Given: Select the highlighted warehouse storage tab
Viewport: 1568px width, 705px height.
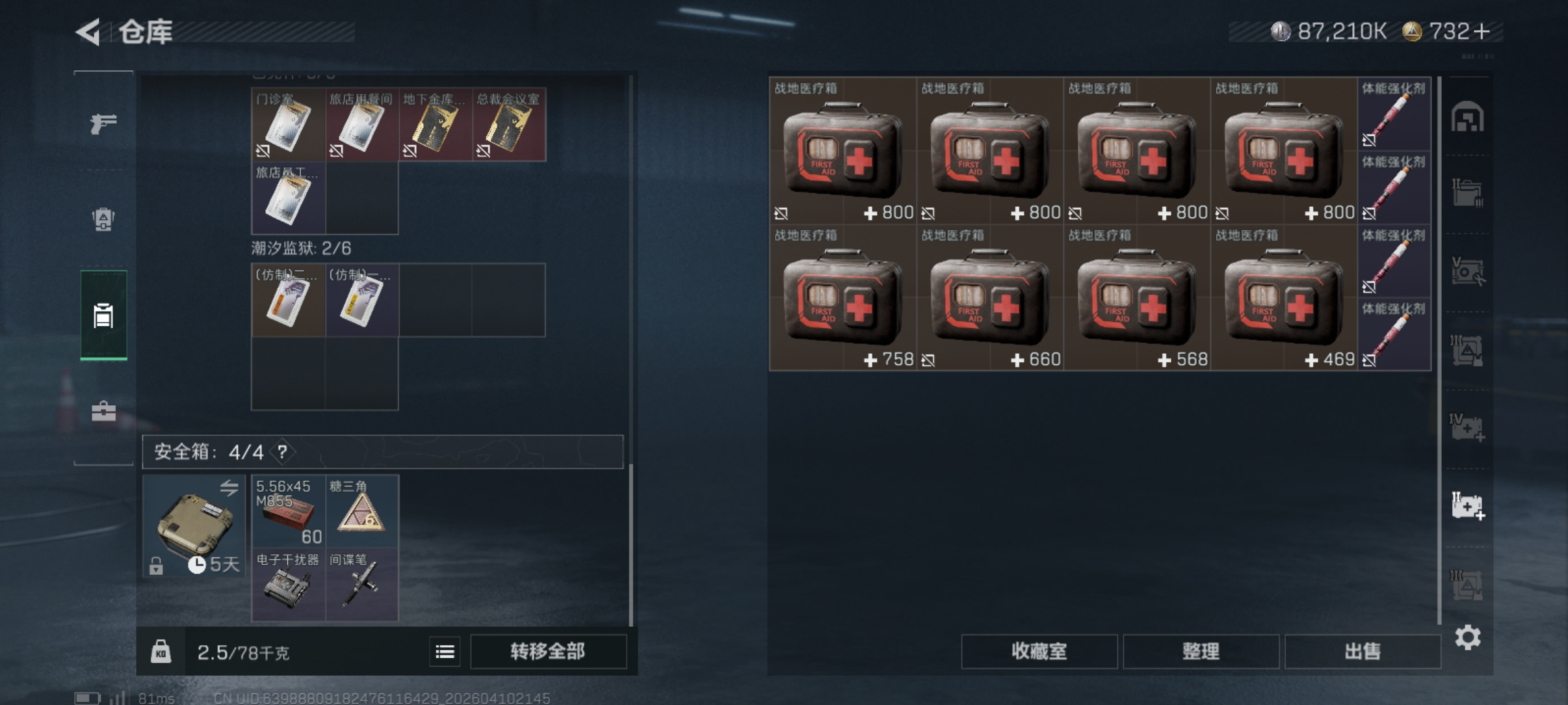Looking at the screenshot, I should (103, 315).
